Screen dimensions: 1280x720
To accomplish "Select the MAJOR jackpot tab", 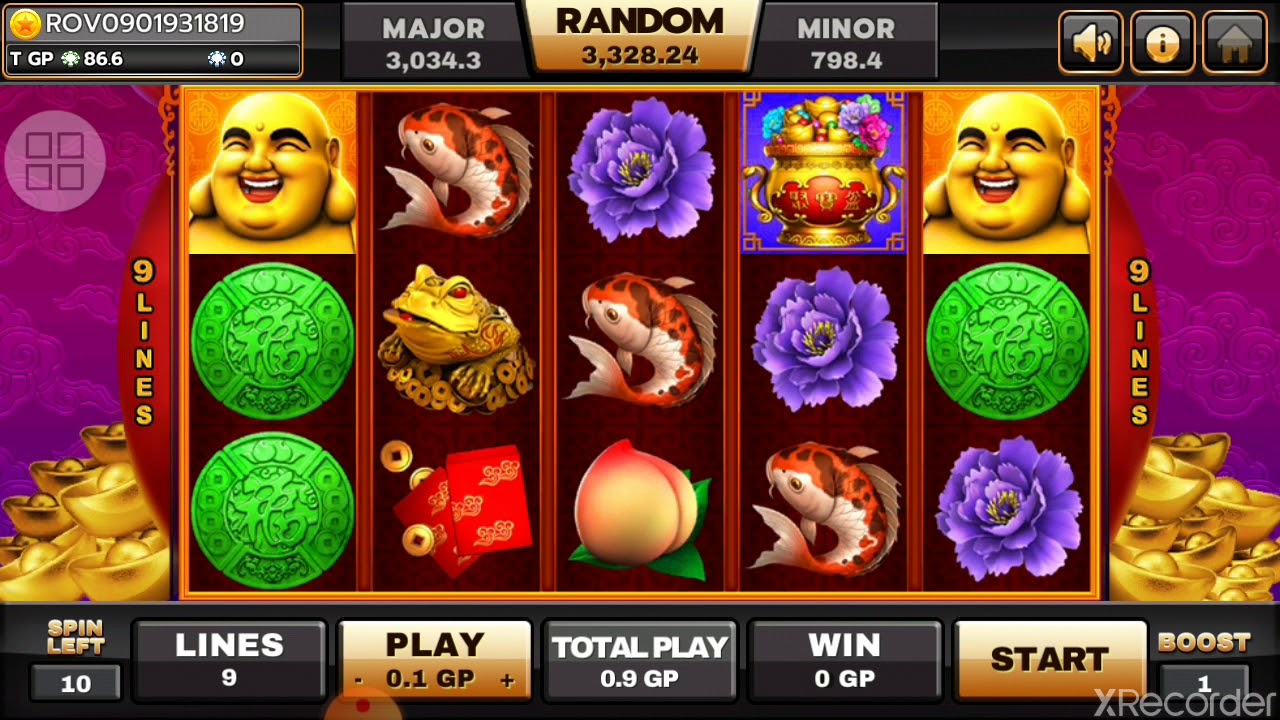I will point(432,40).
